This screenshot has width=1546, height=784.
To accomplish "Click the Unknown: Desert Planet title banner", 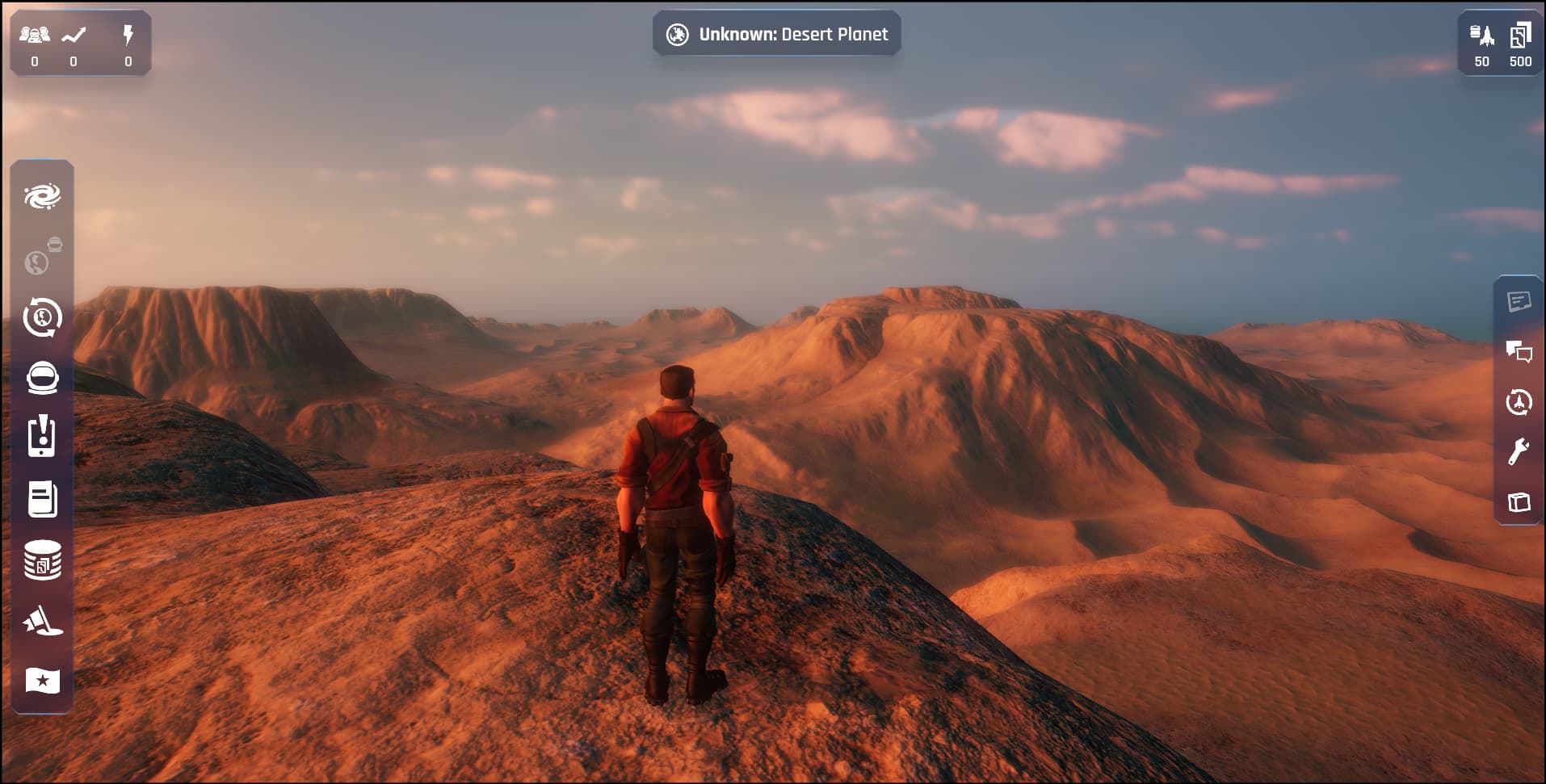I will pos(776,34).
